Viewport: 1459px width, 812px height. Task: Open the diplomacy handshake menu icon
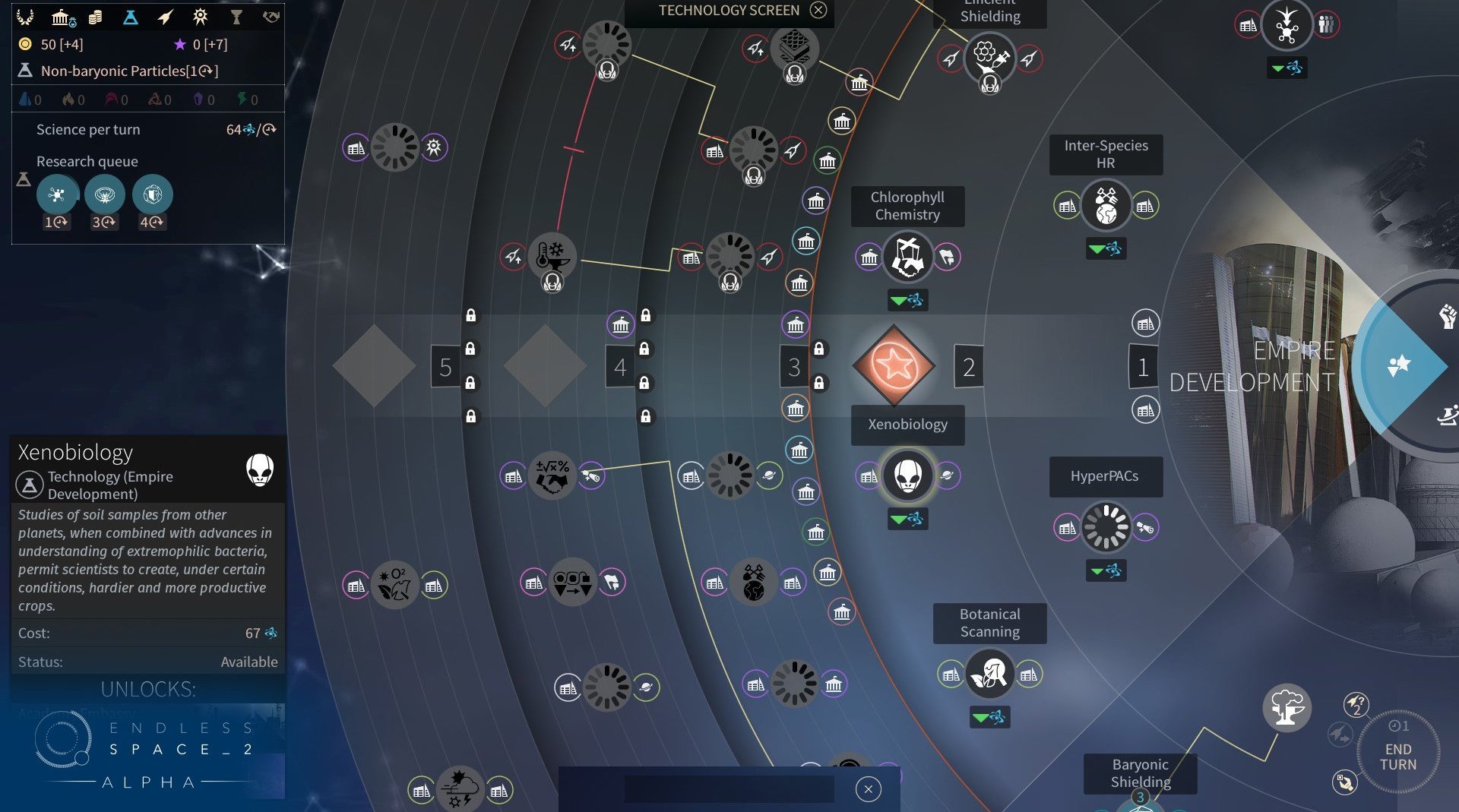(x=271, y=17)
